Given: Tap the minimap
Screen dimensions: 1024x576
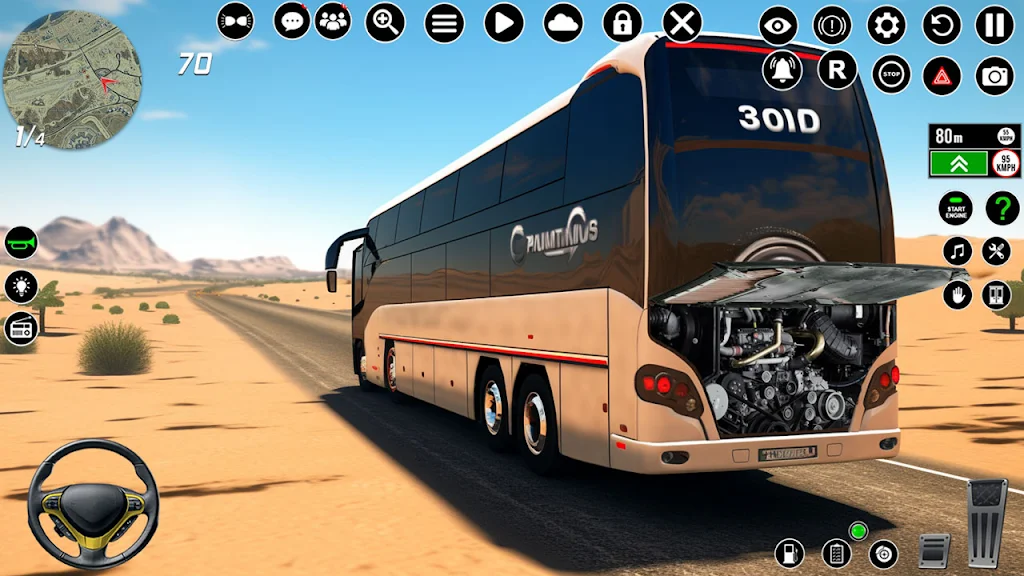Looking at the screenshot, I should coord(72,80).
